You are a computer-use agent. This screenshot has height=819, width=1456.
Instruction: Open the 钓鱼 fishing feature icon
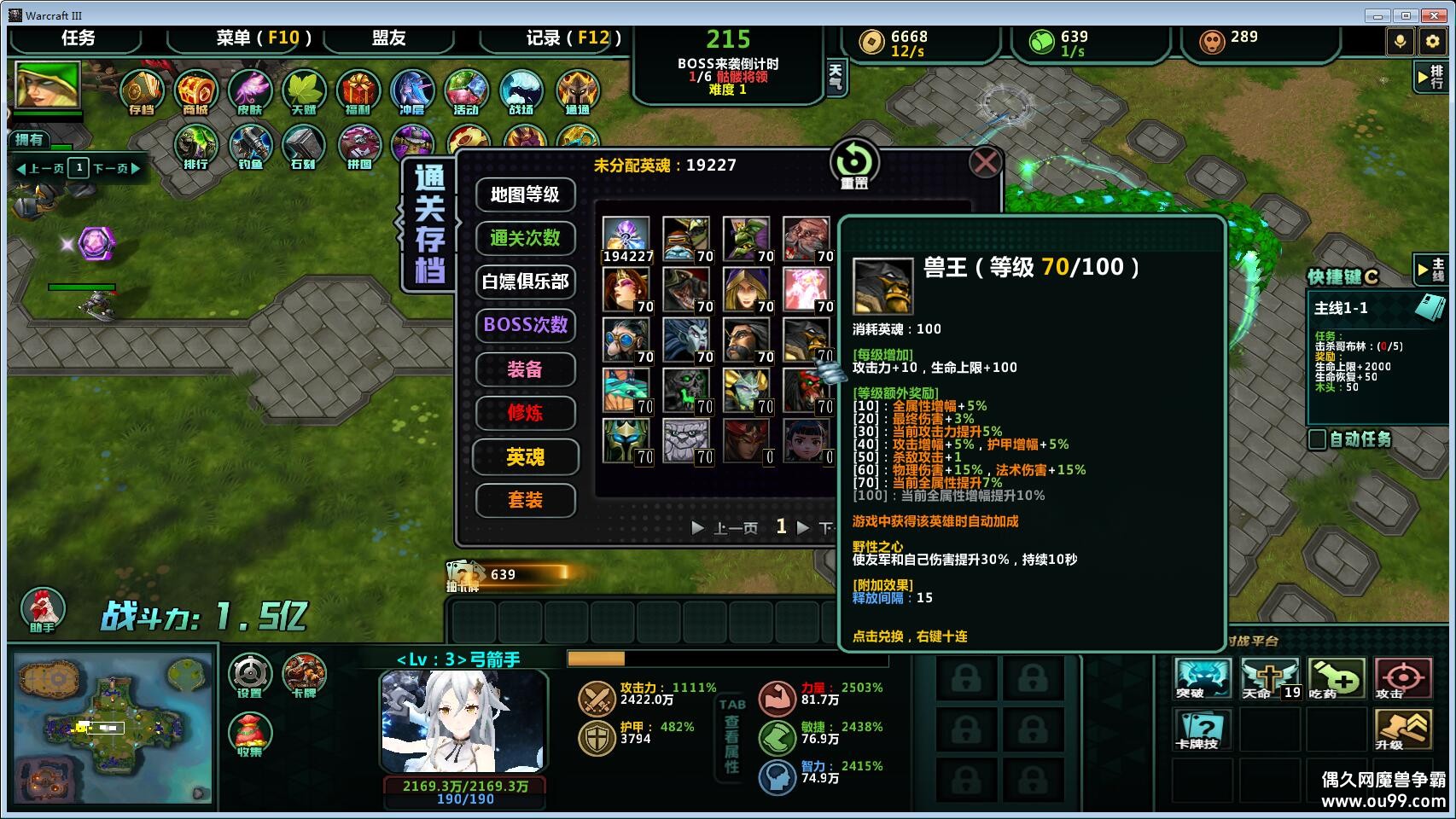(248, 147)
